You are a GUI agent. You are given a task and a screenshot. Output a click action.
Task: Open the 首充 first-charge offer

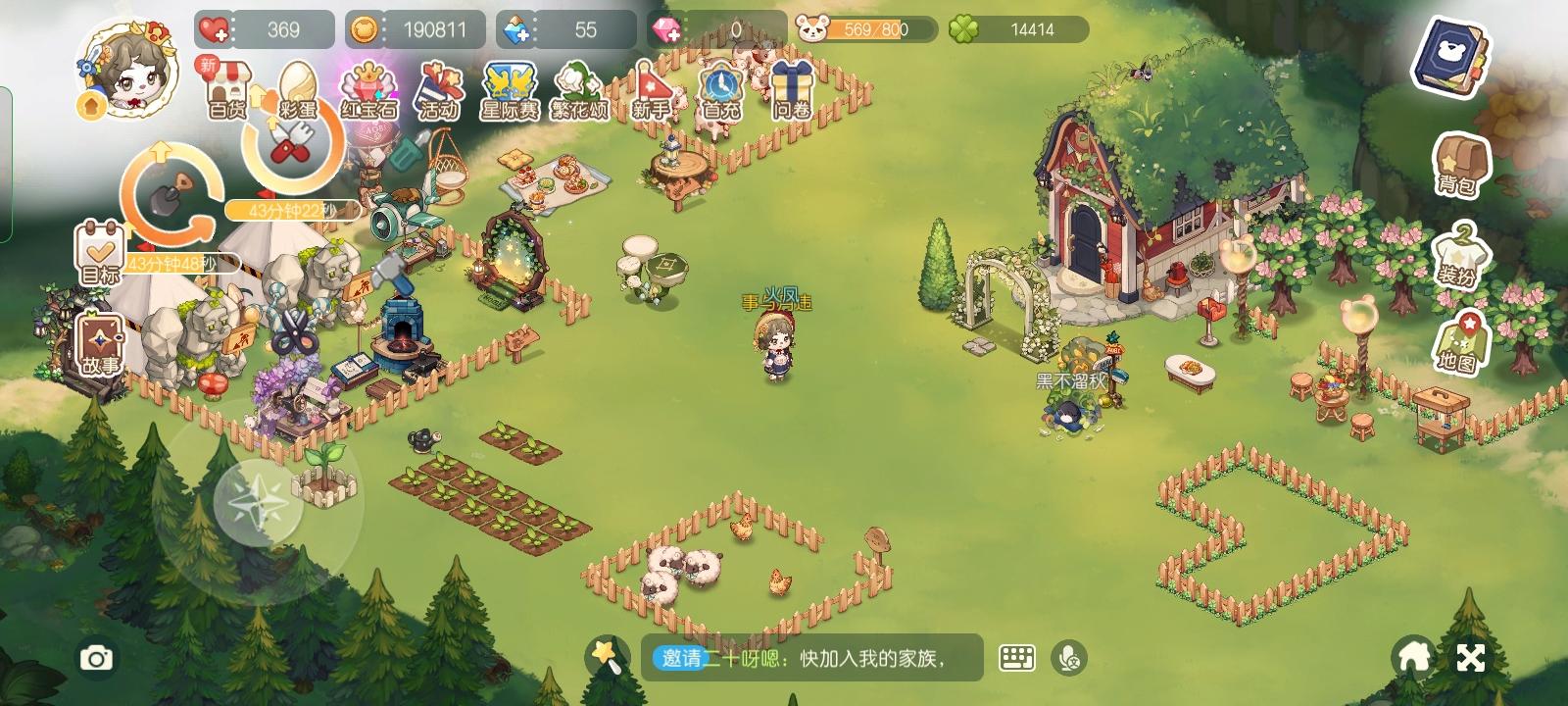click(718, 90)
